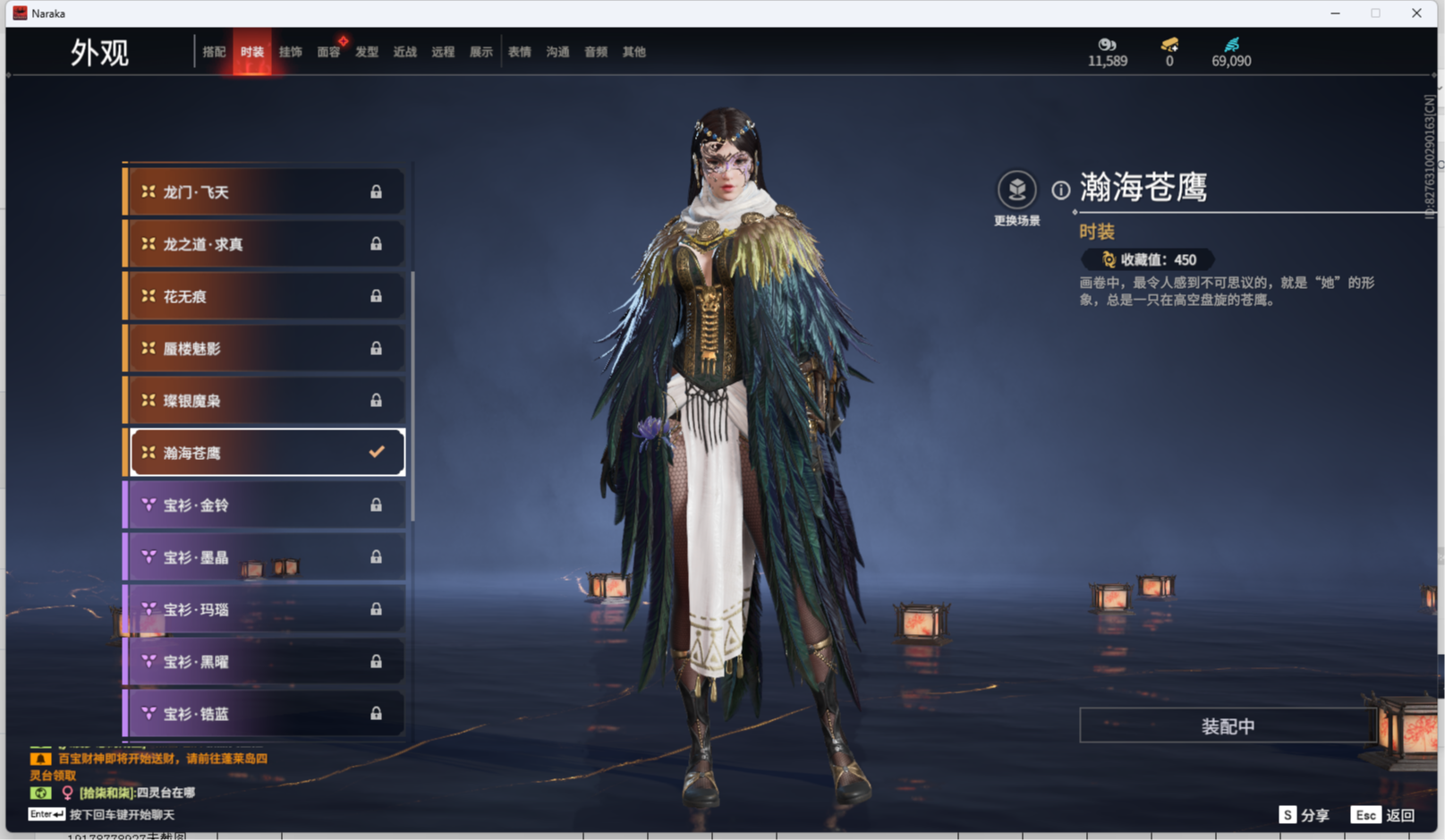
Task: Close the Naraka window
Action: [x=1416, y=13]
